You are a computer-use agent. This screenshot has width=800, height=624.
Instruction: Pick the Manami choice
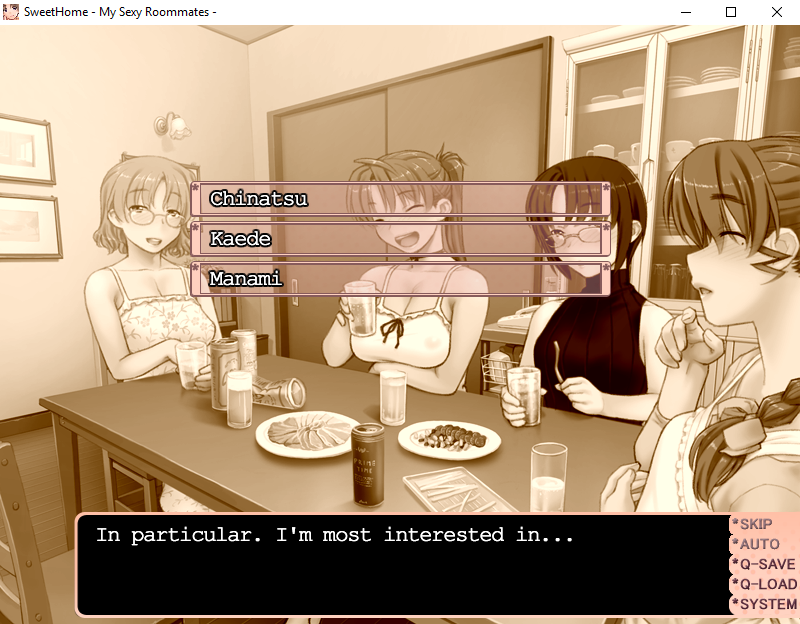pyautogui.click(x=400, y=279)
